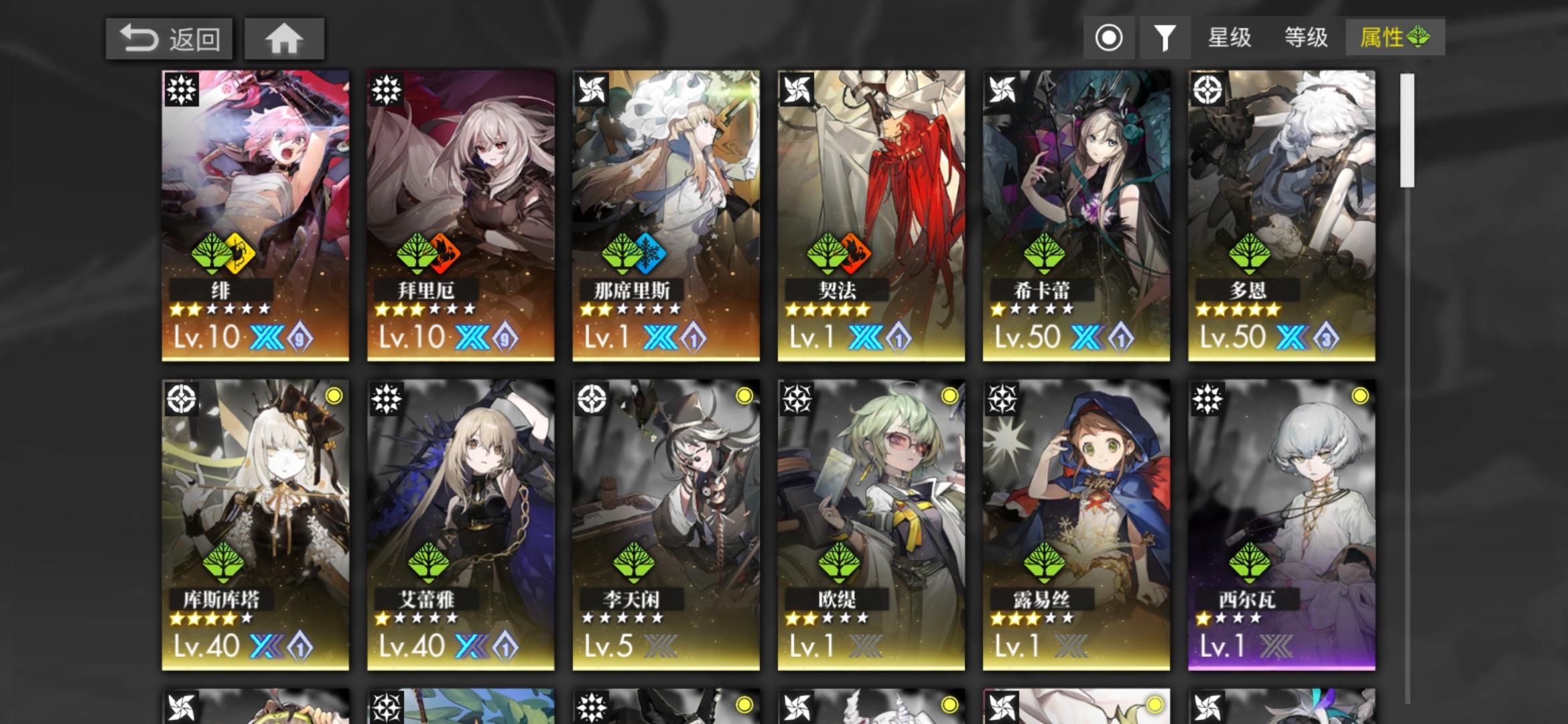Open the filter panel icon

(1165, 38)
